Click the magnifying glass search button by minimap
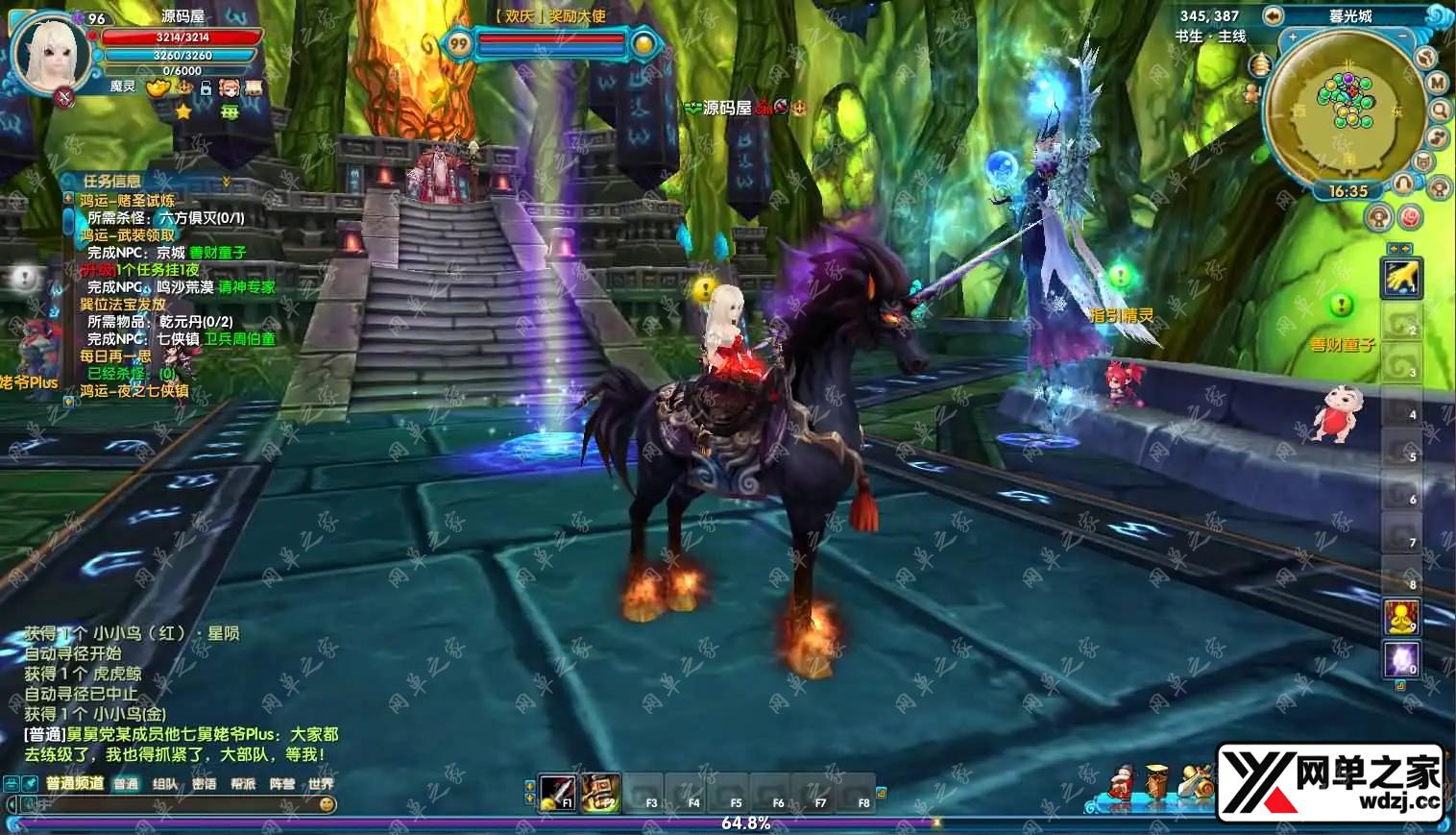 (1440, 111)
